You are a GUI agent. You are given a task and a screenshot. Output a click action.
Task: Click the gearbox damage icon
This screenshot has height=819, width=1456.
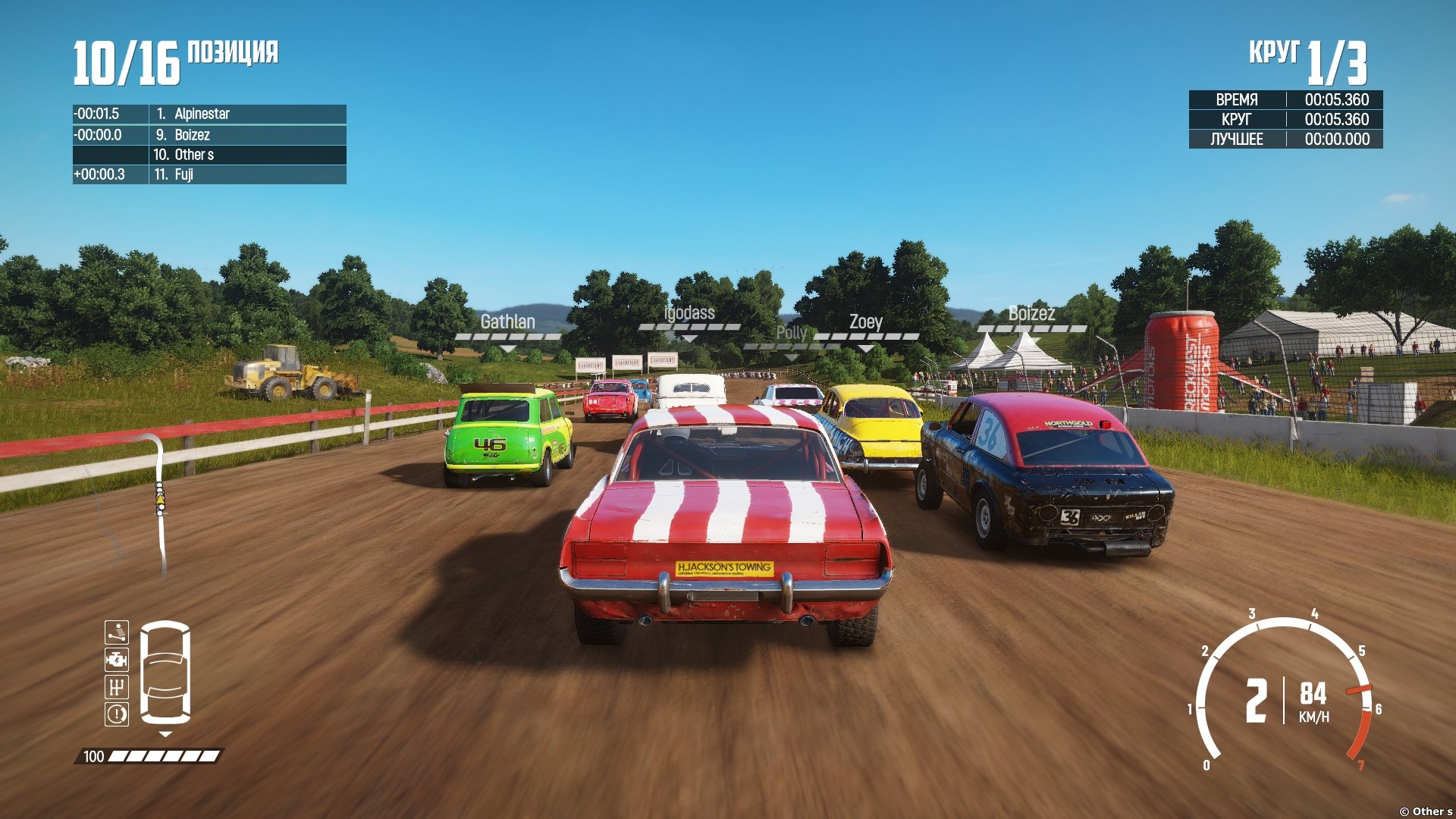tap(117, 686)
